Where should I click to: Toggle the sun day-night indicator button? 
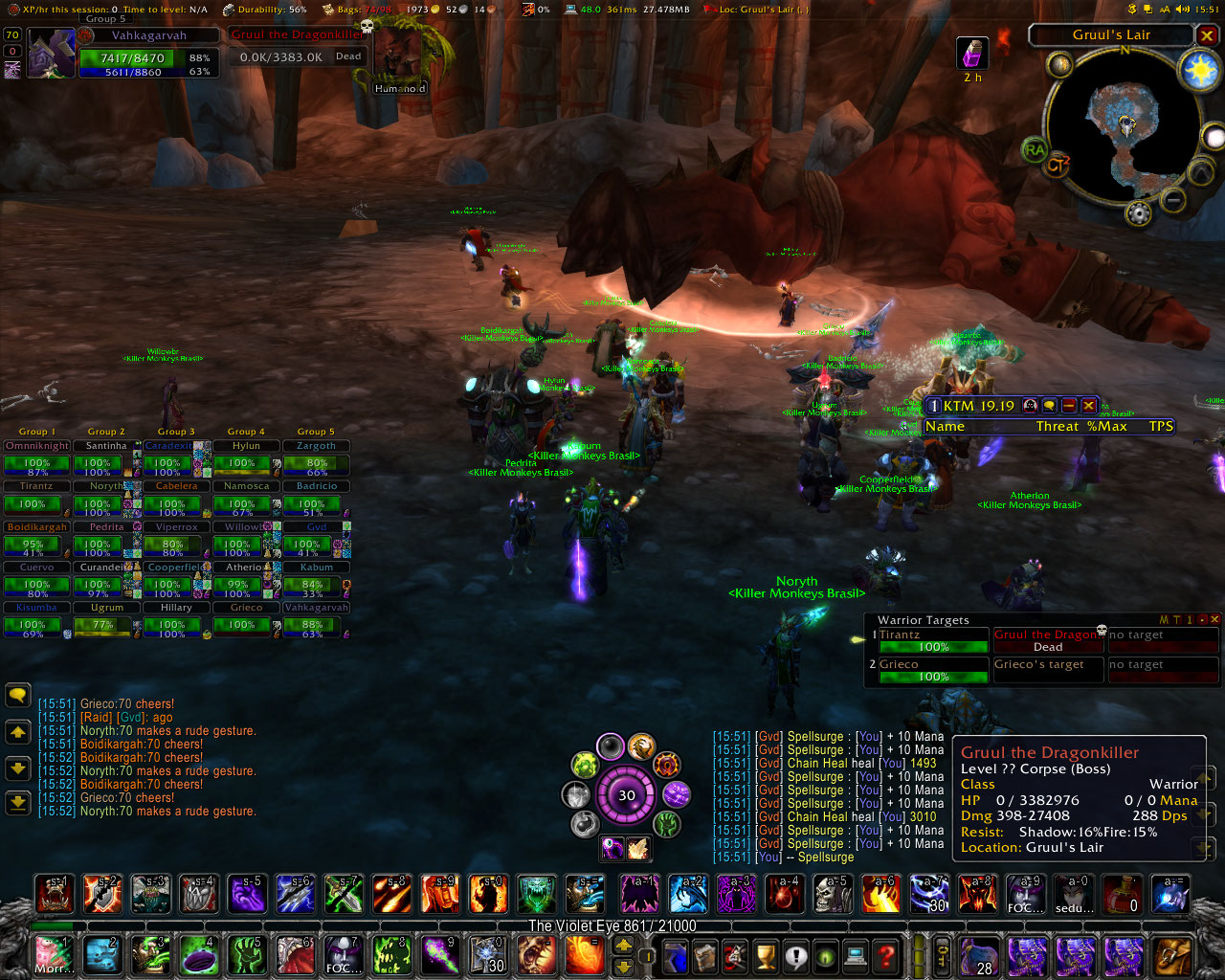pyautogui.click(x=1199, y=72)
